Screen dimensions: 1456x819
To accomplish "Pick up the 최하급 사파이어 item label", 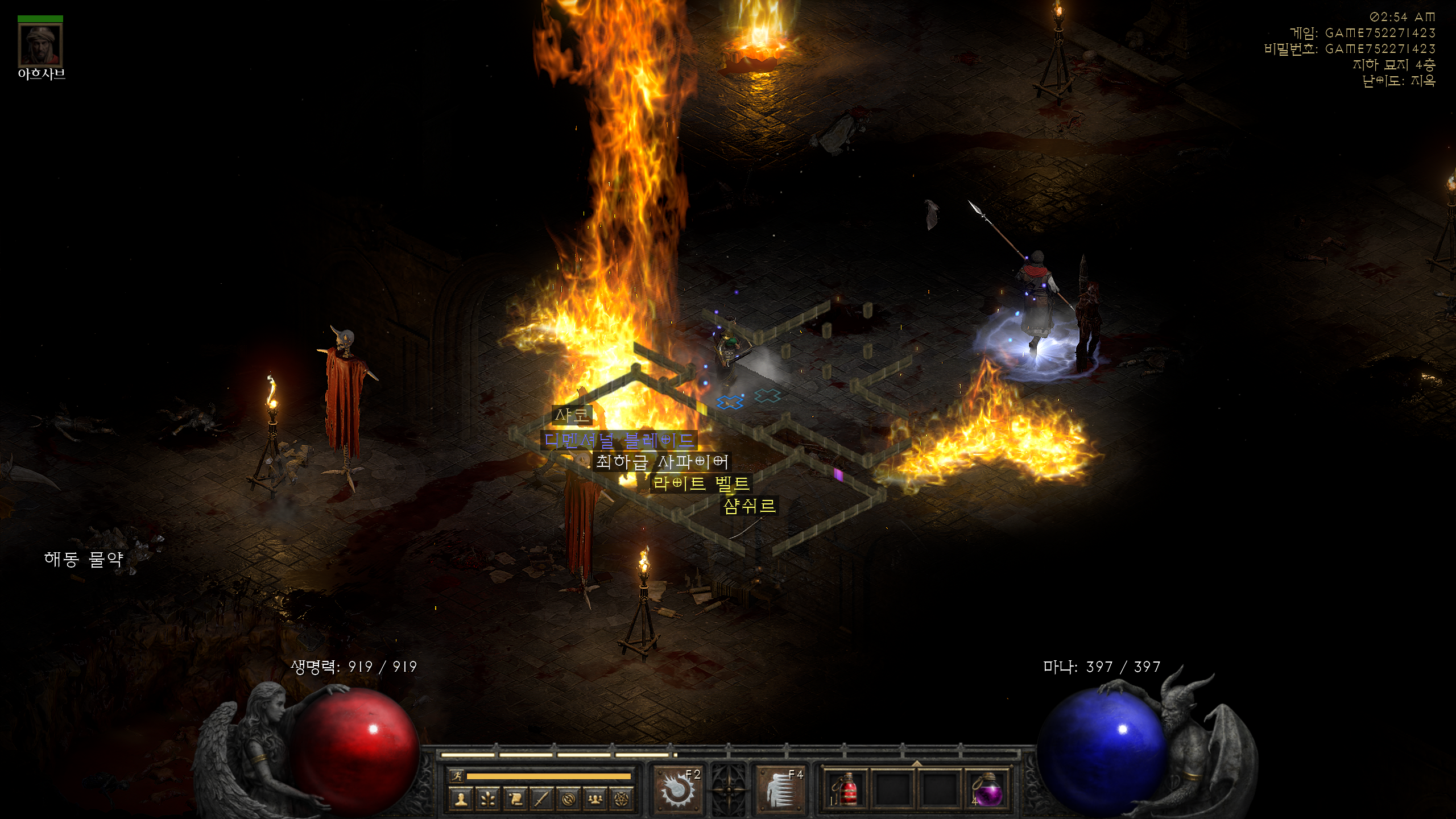I will (661, 462).
